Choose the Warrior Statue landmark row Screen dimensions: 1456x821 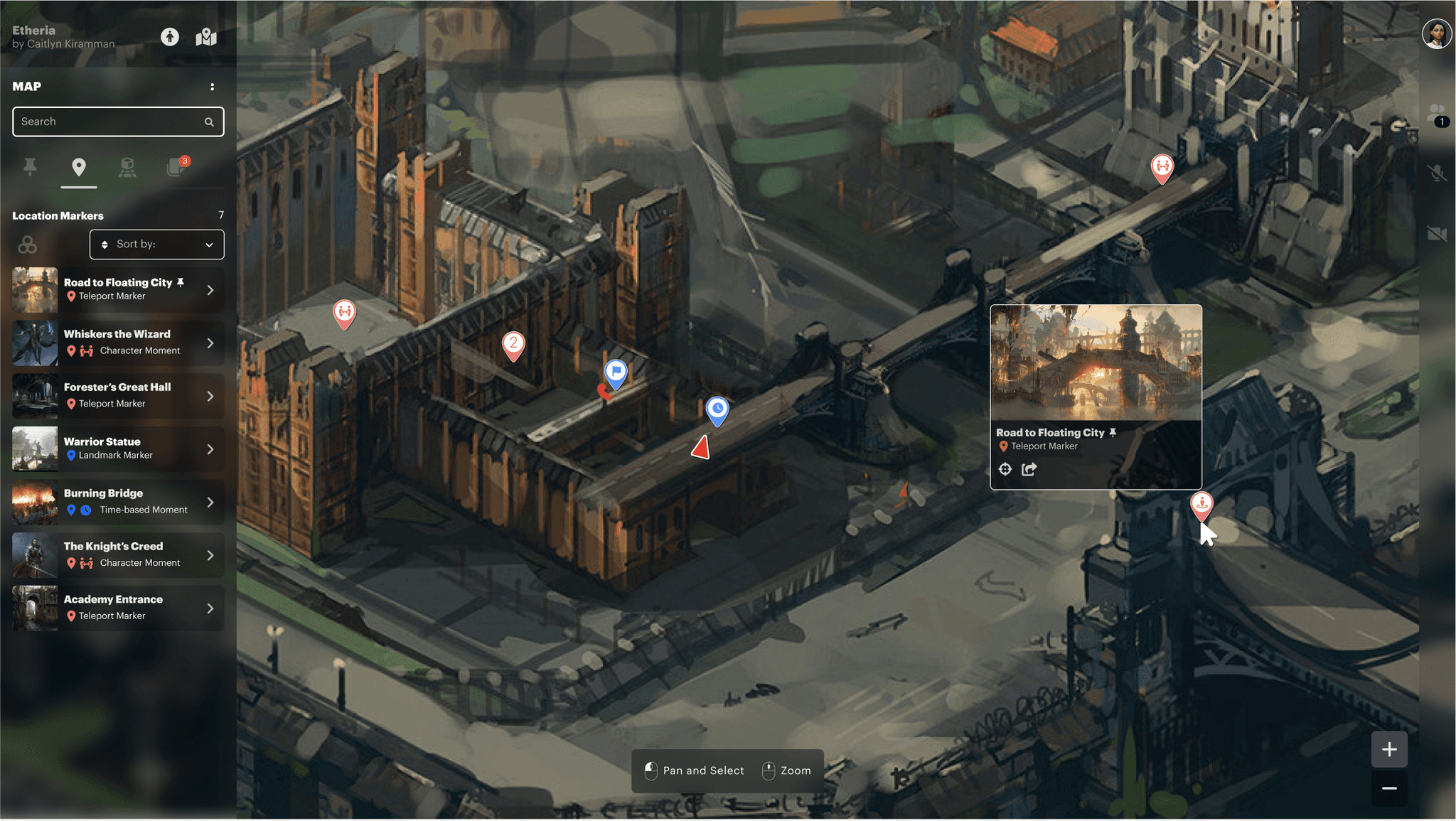click(x=118, y=449)
